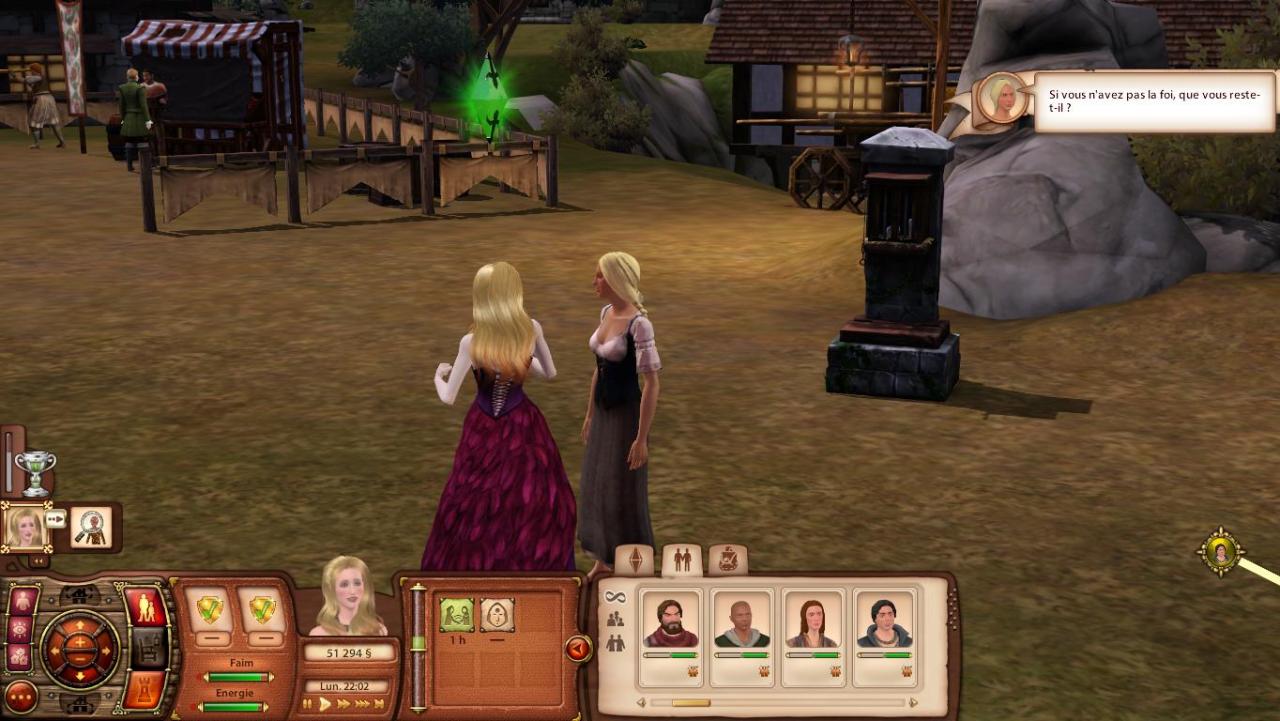Set game speed to double fast-forward

click(x=343, y=704)
